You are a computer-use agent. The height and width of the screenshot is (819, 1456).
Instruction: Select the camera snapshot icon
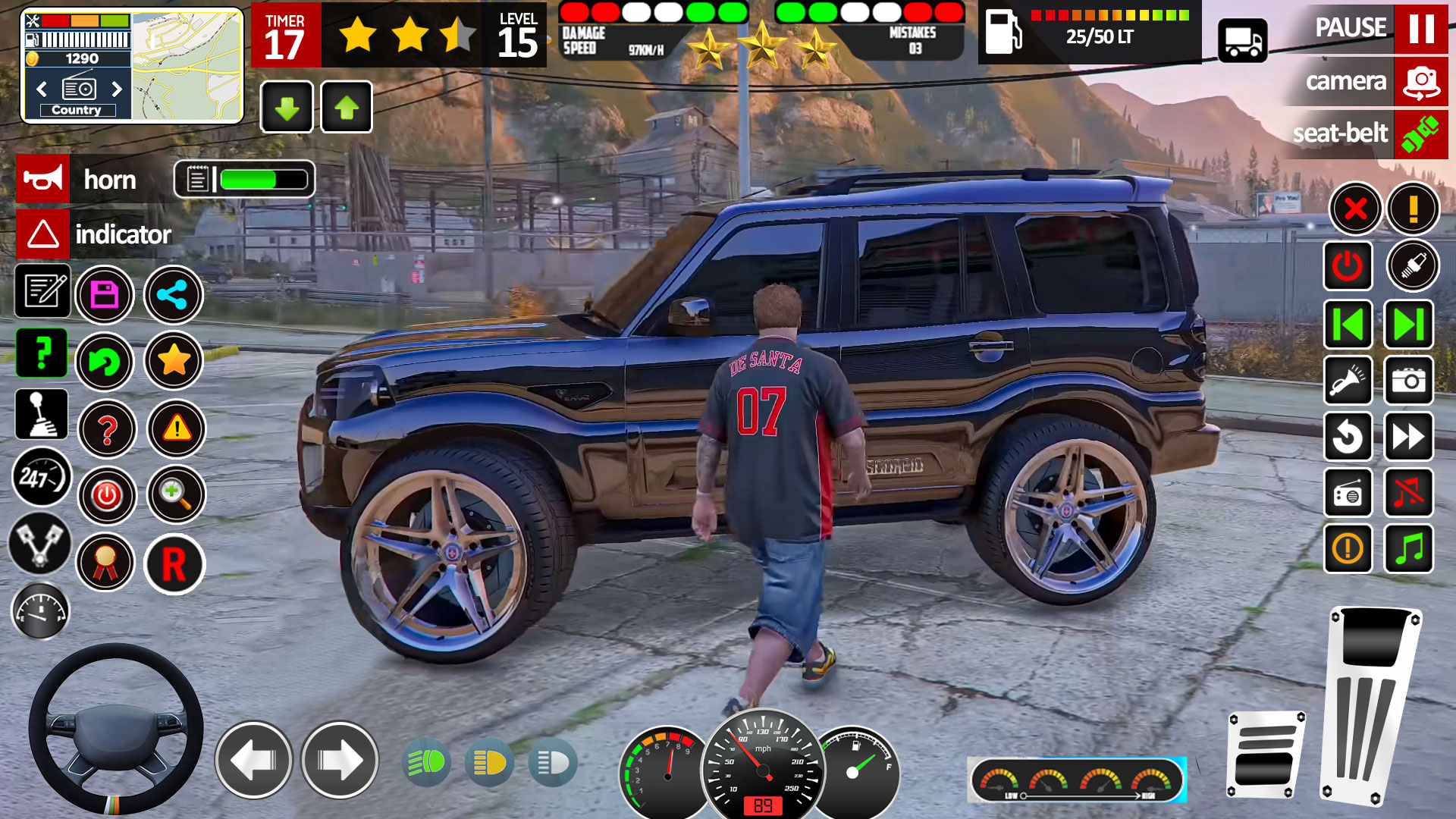click(1408, 381)
